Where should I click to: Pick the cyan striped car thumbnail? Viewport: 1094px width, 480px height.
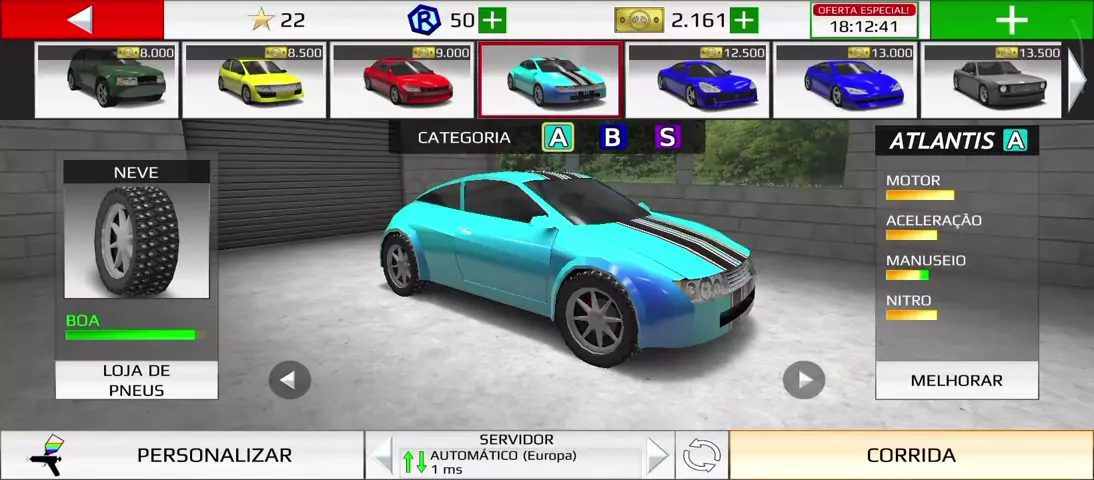pos(549,80)
